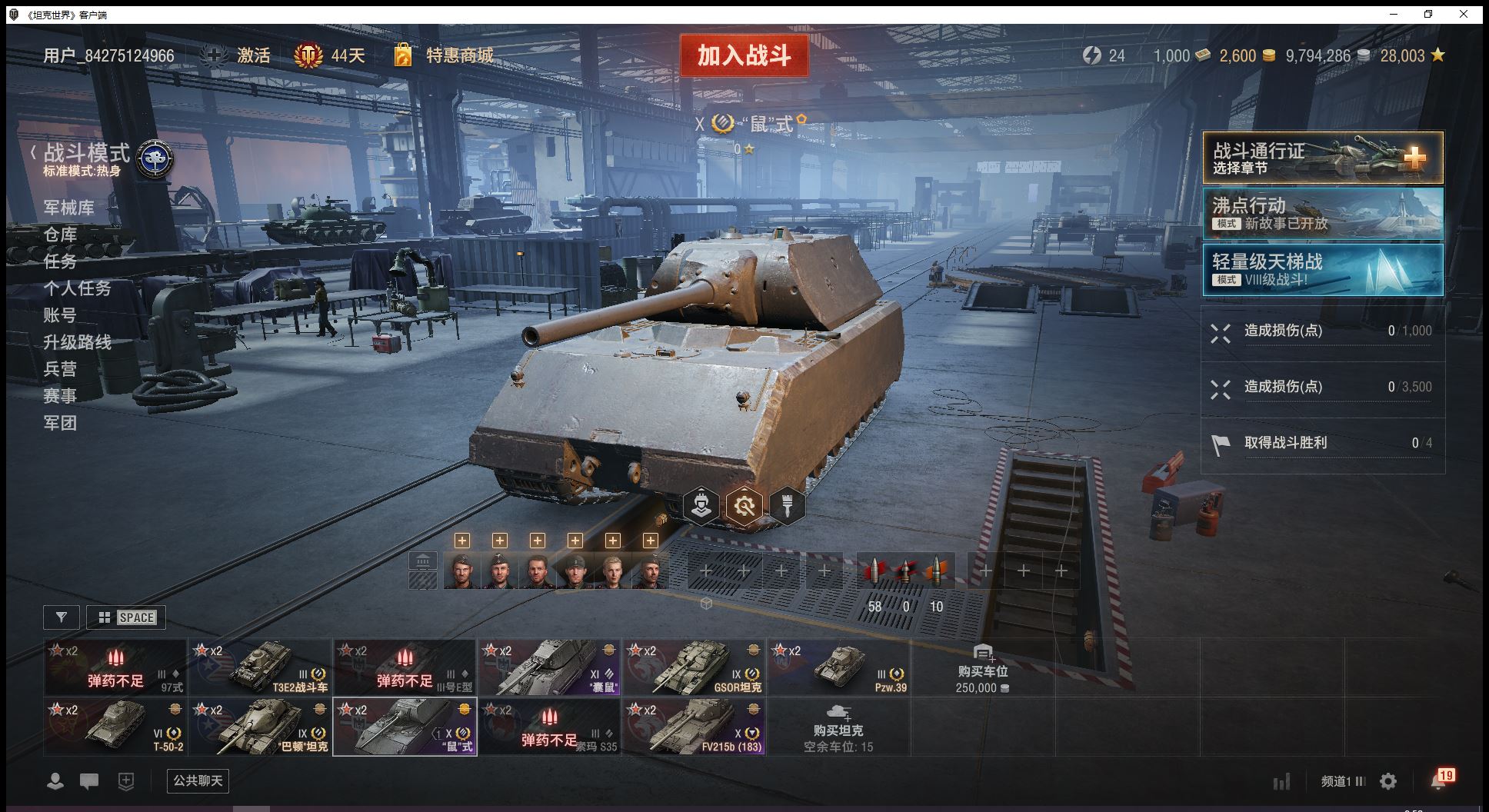Open the 升级路线 tech tree
This screenshot has width=1489, height=812.
[77, 342]
